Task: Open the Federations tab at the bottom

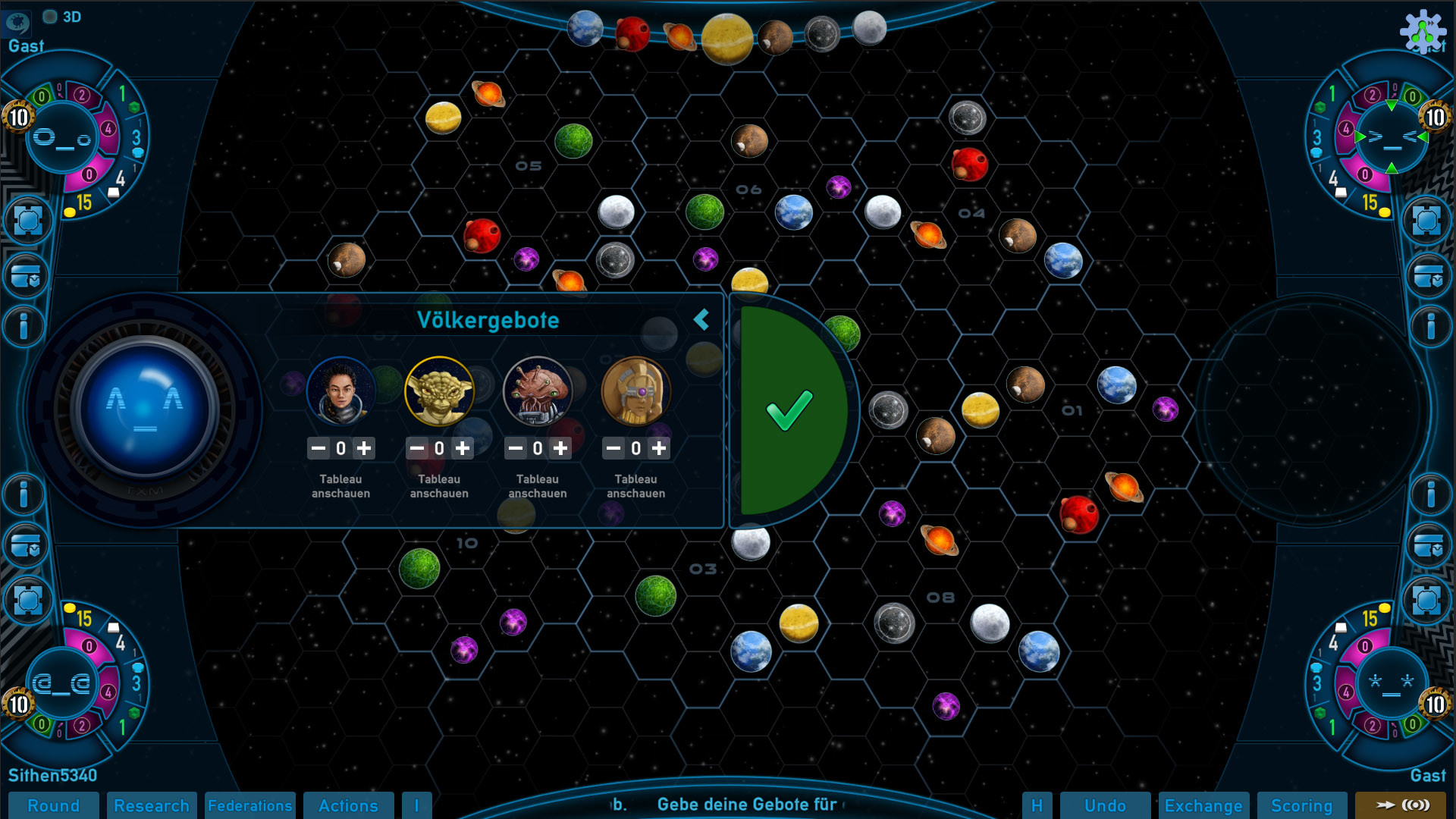Action: point(250,806)
